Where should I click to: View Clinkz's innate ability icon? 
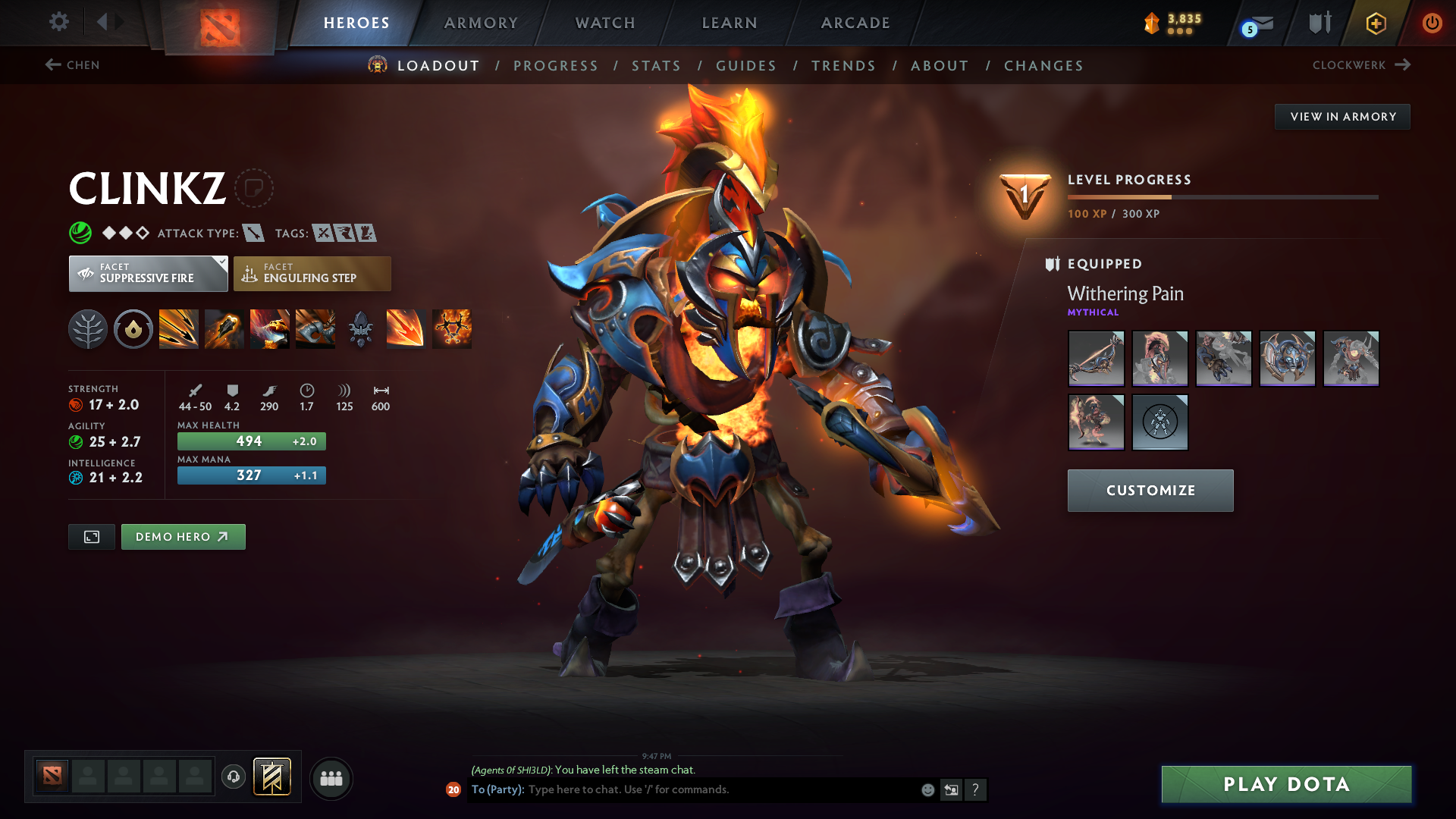pyautogui.click(x=133, y=328)
